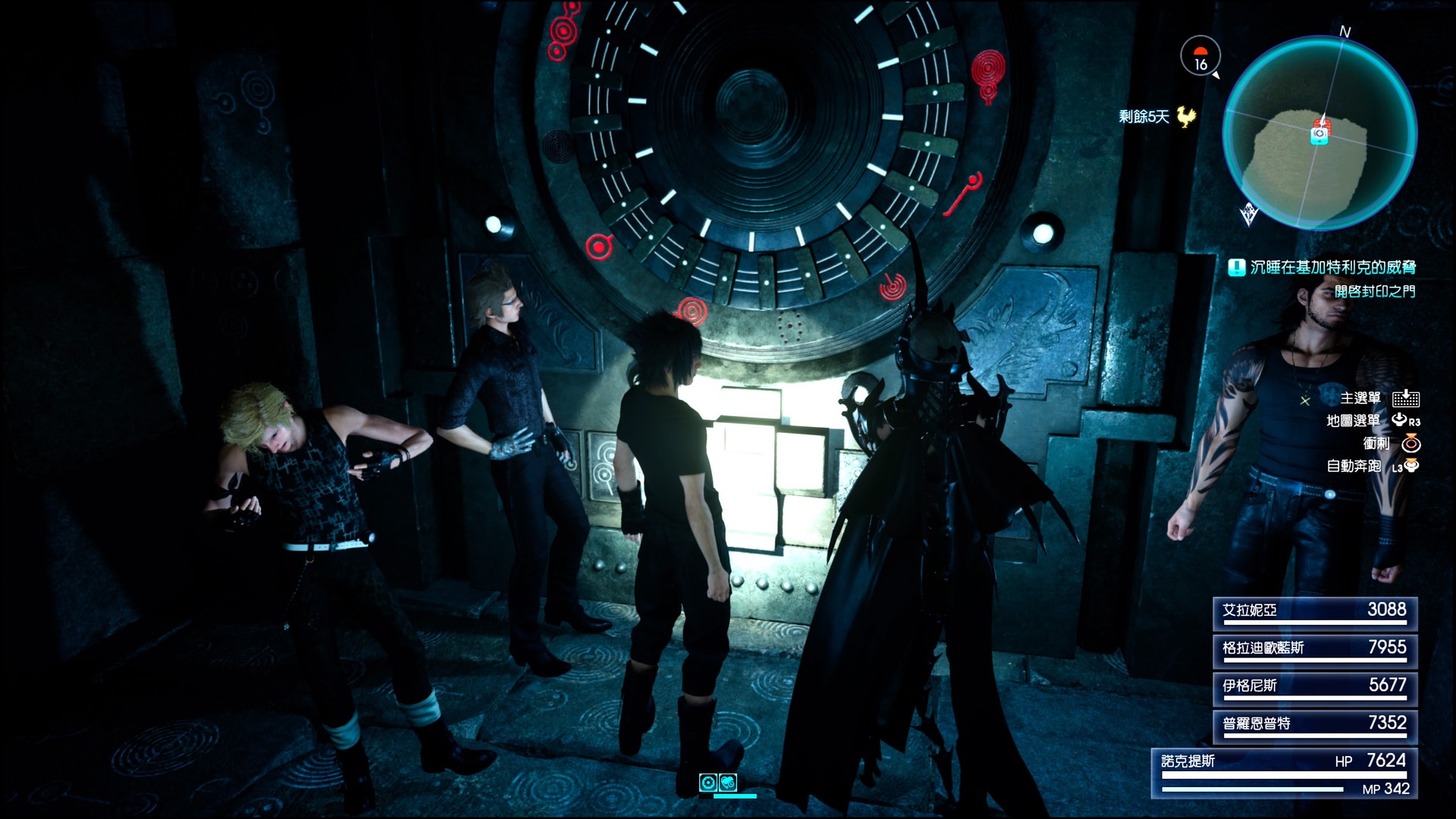Screen dimensions: 1456x819
Task: Click the heart-with-clock buff icon
Action: (728, 783)
